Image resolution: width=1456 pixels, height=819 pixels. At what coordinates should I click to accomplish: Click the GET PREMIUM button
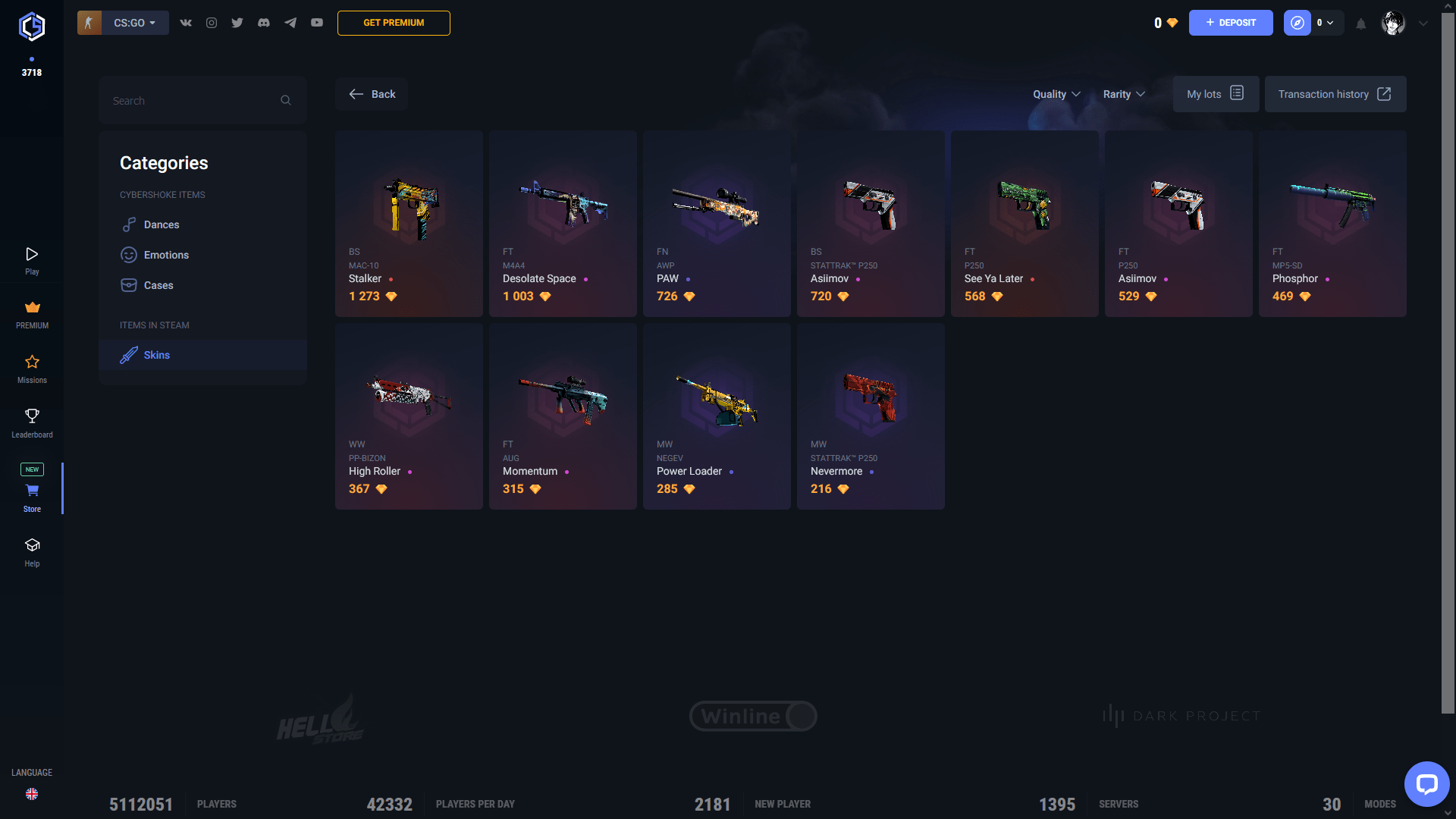point(394,23)
